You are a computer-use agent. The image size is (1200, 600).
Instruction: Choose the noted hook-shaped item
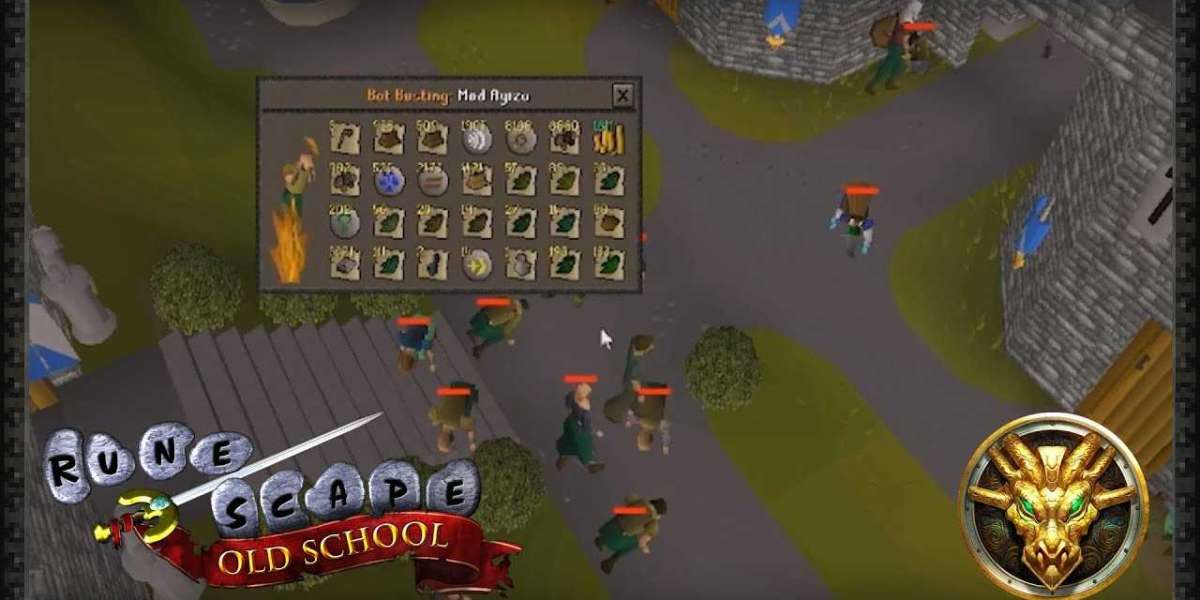coord(344,139)
